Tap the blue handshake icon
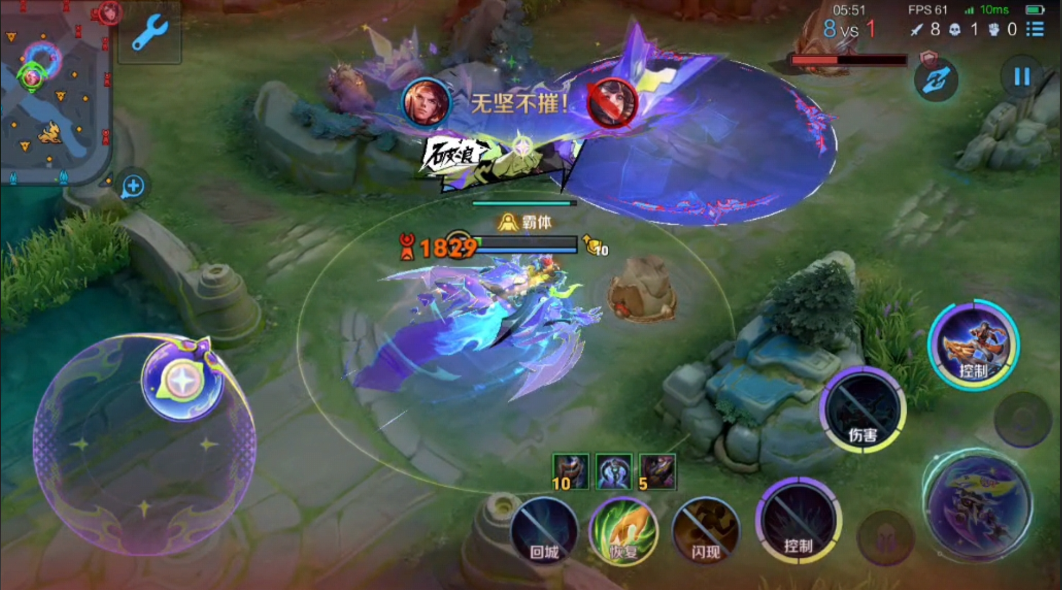 point(936,80)
